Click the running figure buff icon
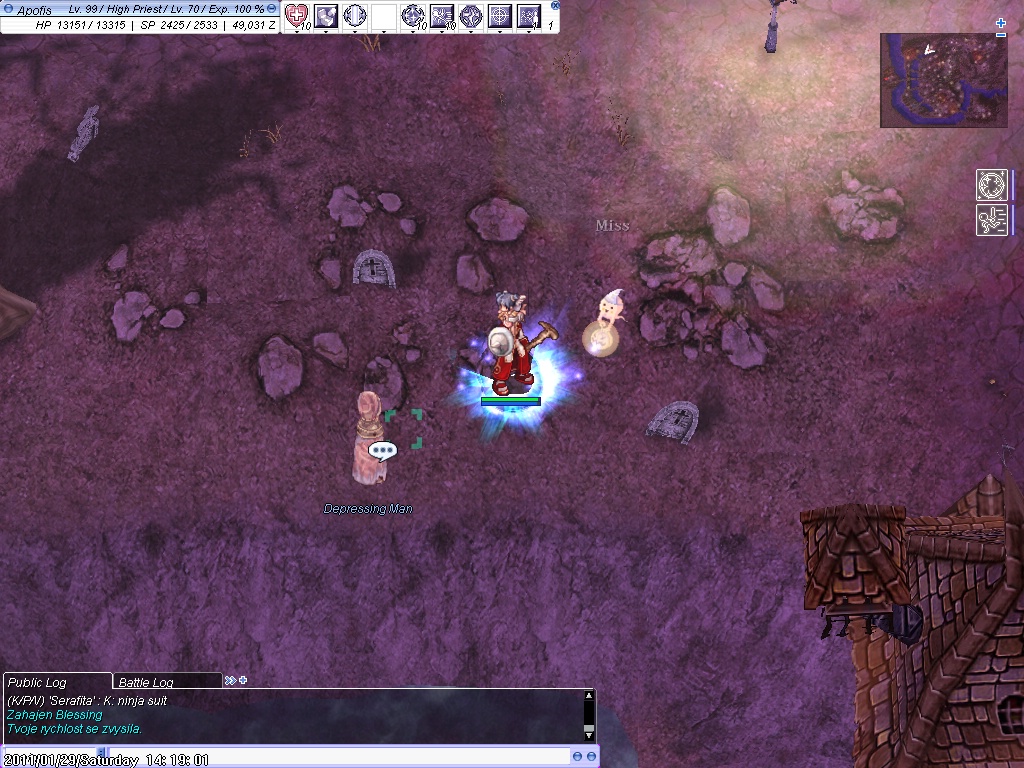 point(991,219)
